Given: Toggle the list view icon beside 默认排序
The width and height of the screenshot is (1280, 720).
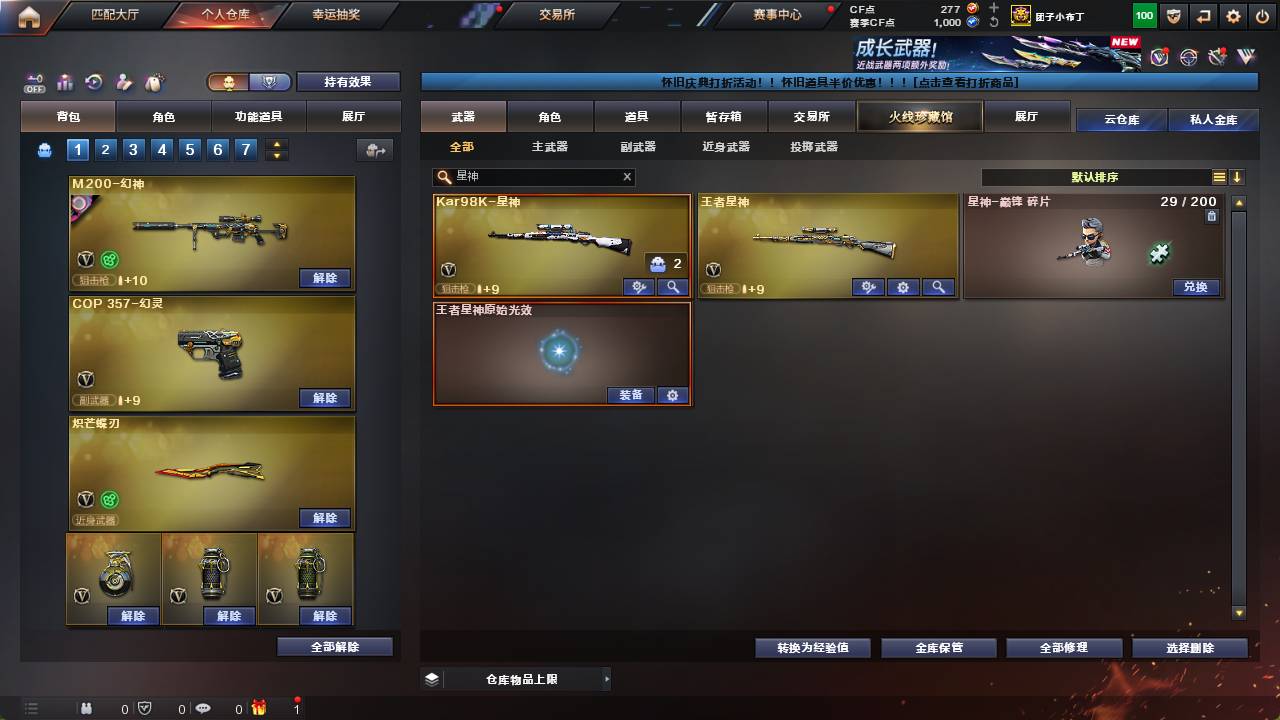Looking at the screenshot, I should [1219, 176].
